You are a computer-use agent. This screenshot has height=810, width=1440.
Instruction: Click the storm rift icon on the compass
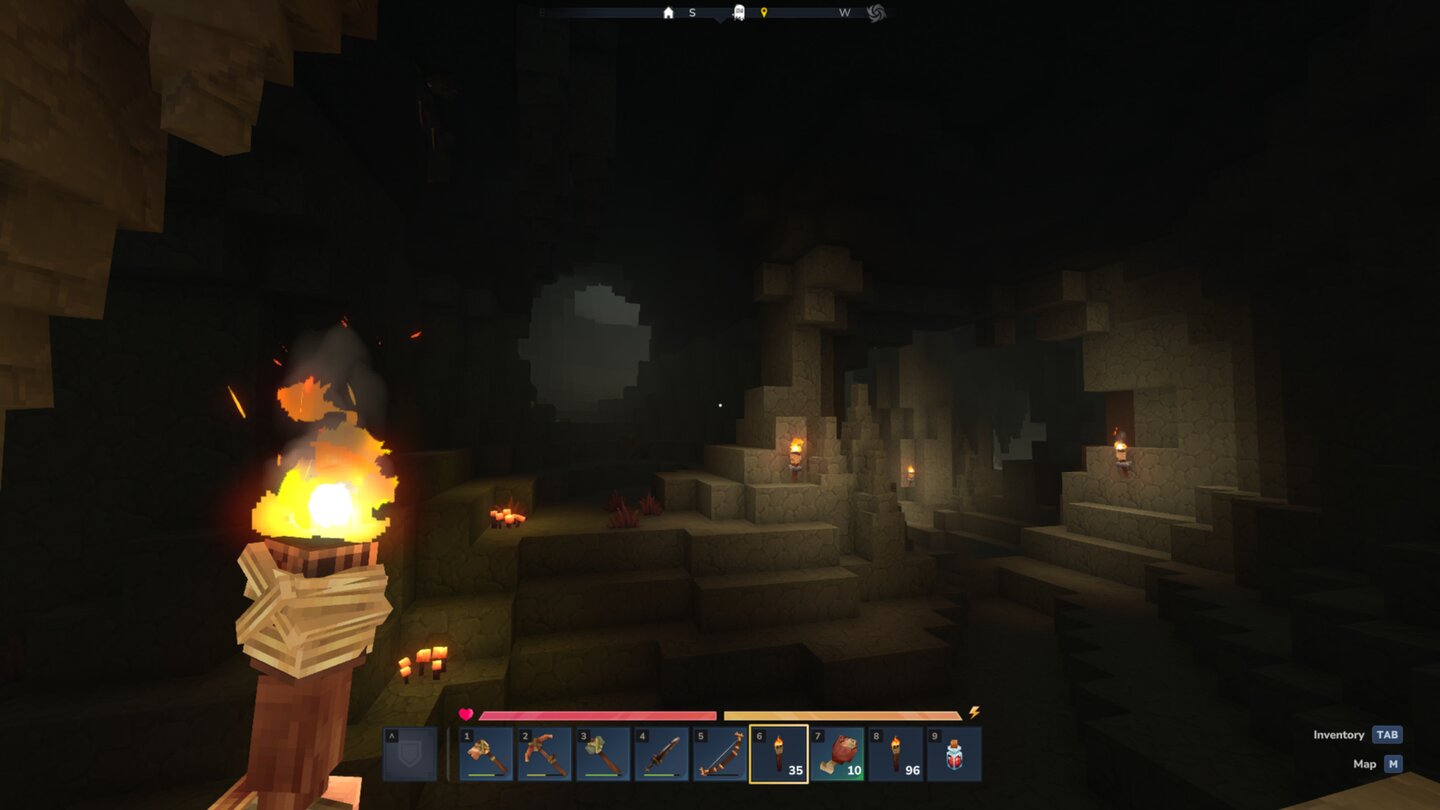tap(878, 13)
